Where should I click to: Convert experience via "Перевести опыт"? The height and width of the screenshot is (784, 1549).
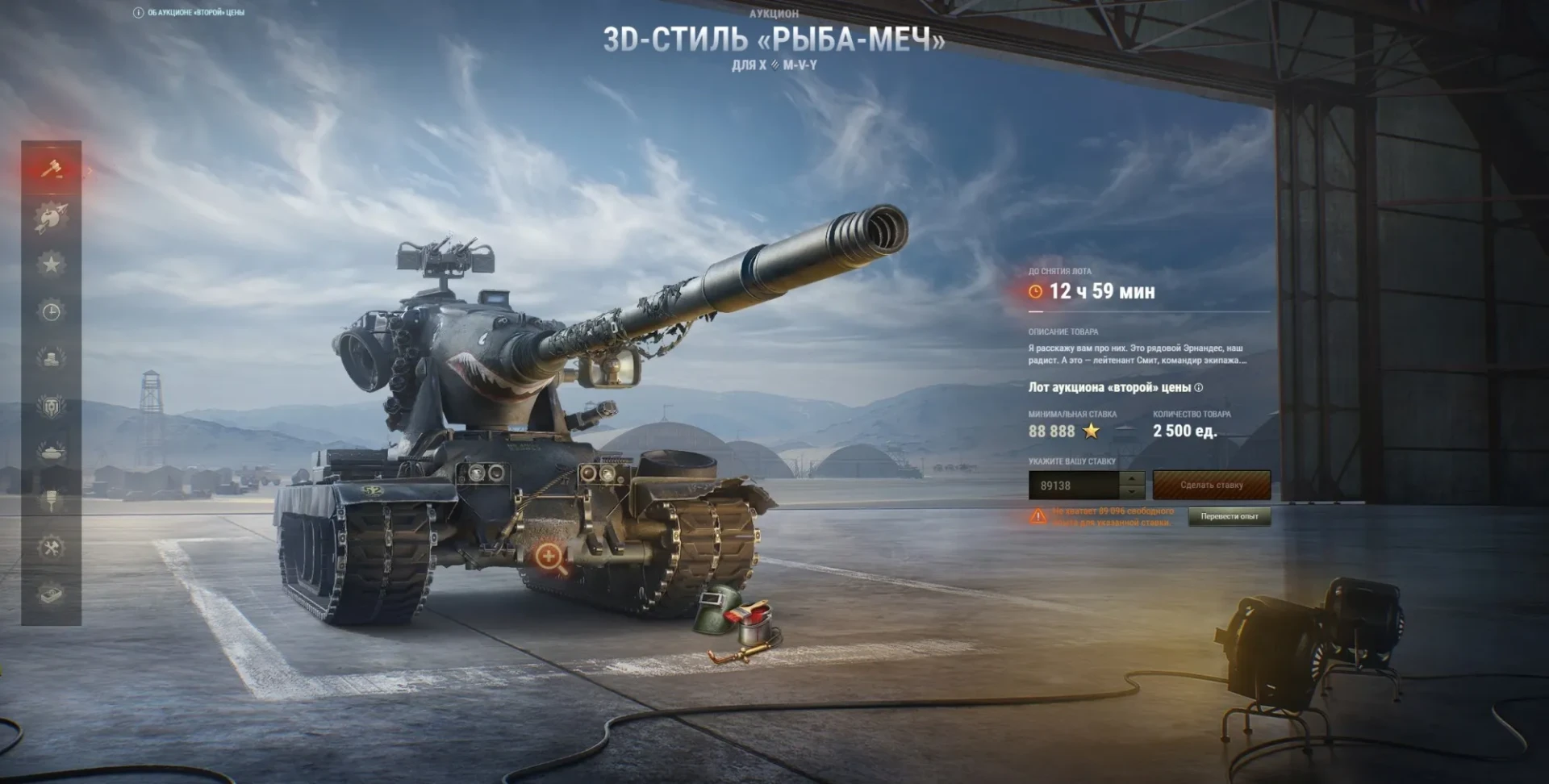click(1229, 517)
